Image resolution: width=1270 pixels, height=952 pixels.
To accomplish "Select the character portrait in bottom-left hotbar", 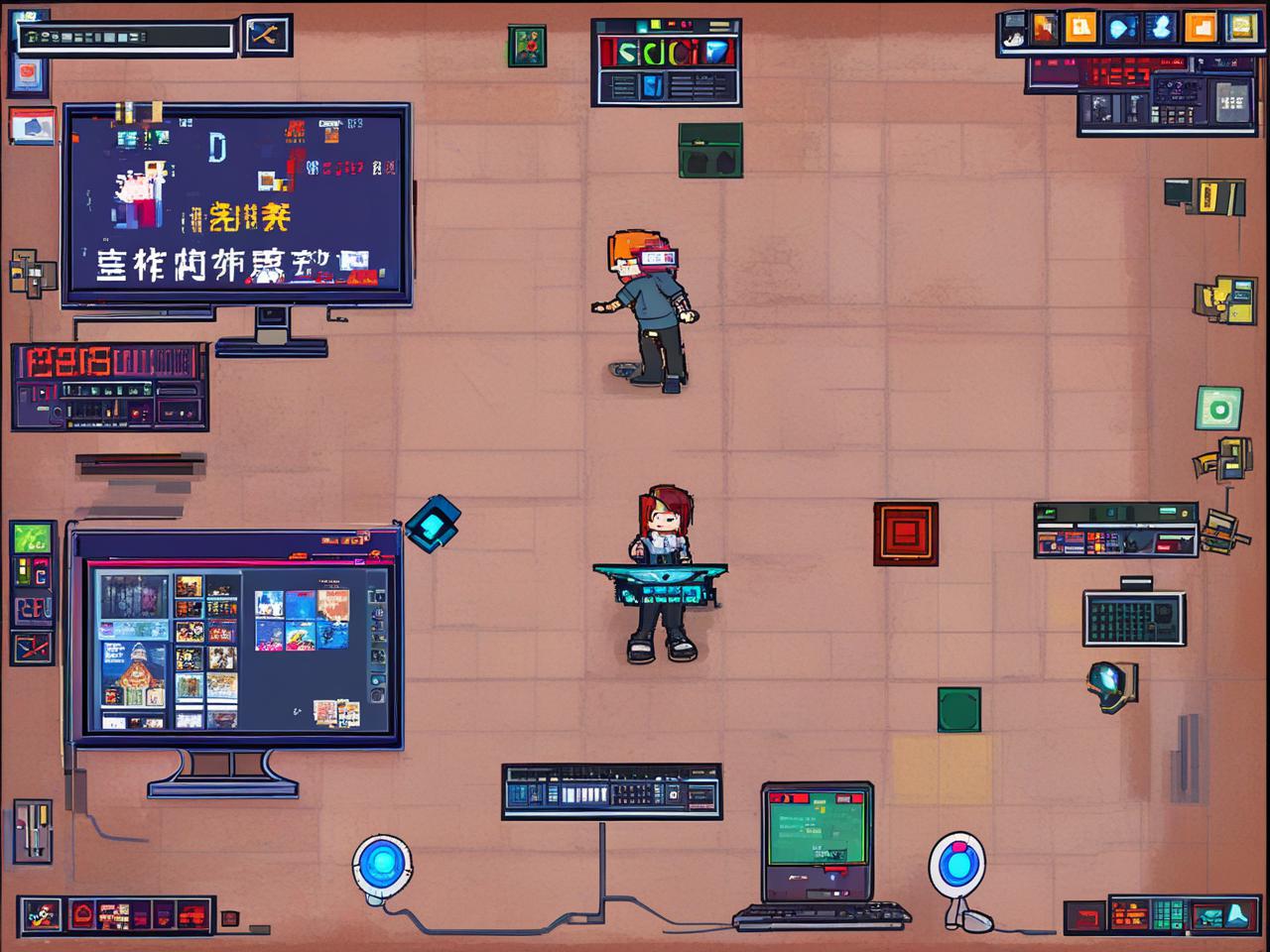I will (40, 914).
